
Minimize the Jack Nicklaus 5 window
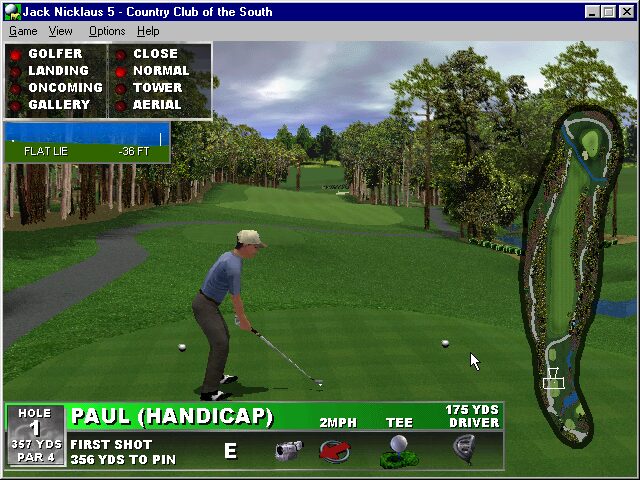pyautogui.click(x=594, y=12)
